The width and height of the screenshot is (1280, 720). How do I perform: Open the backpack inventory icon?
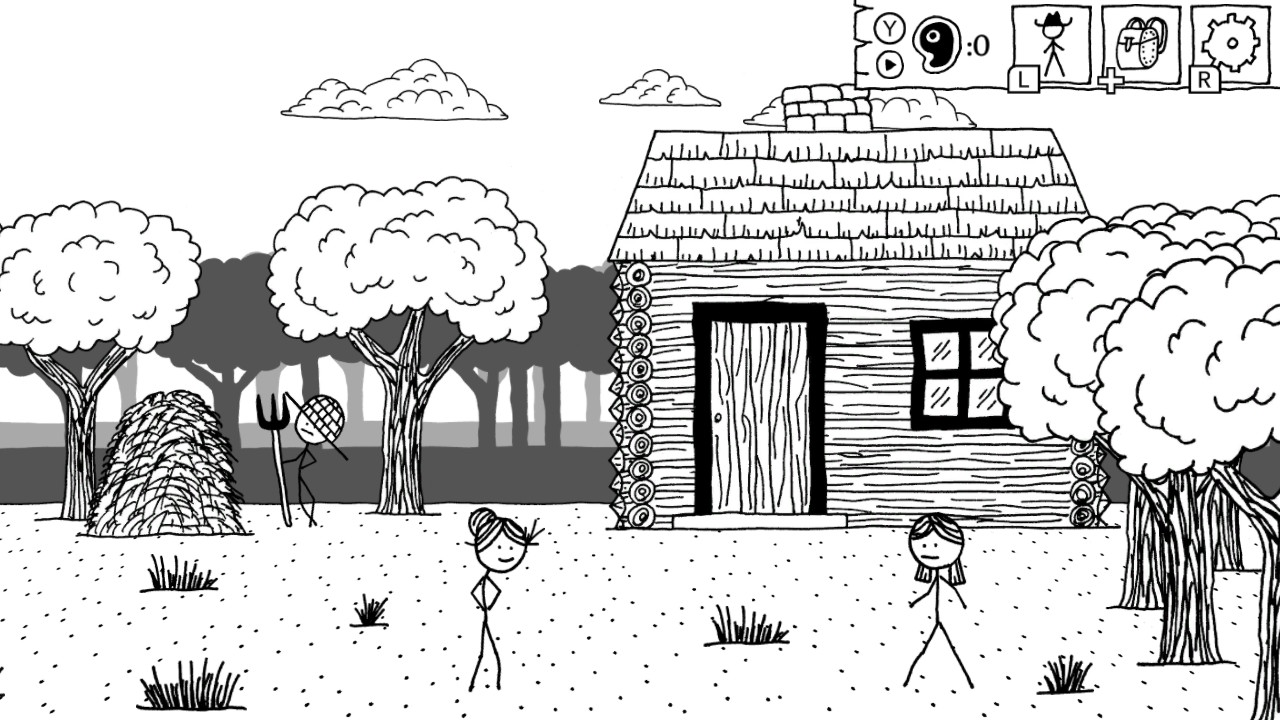(1140, 46)
